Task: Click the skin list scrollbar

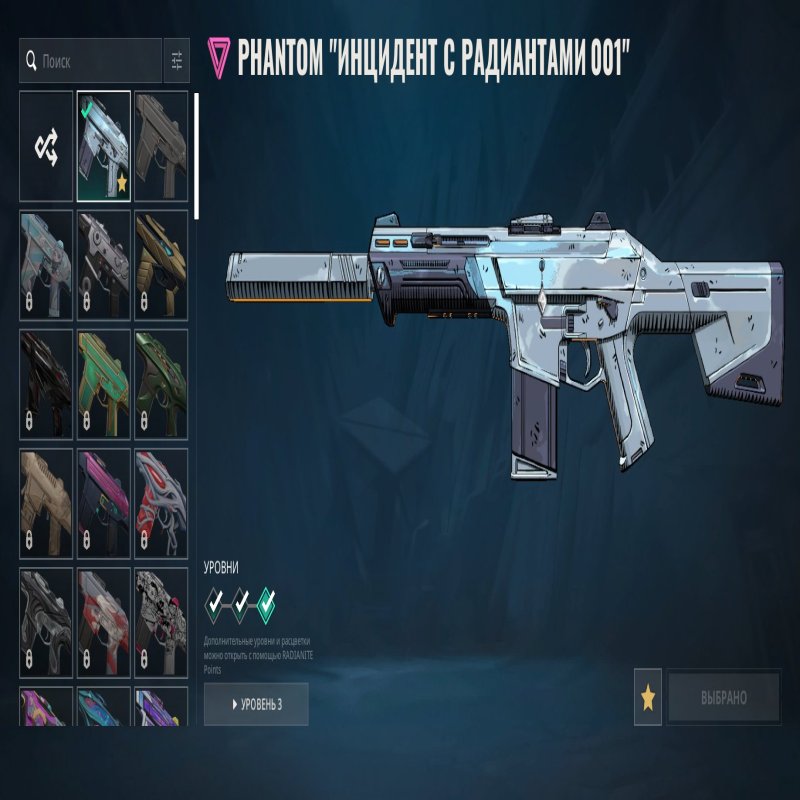Action: point(197,156)
